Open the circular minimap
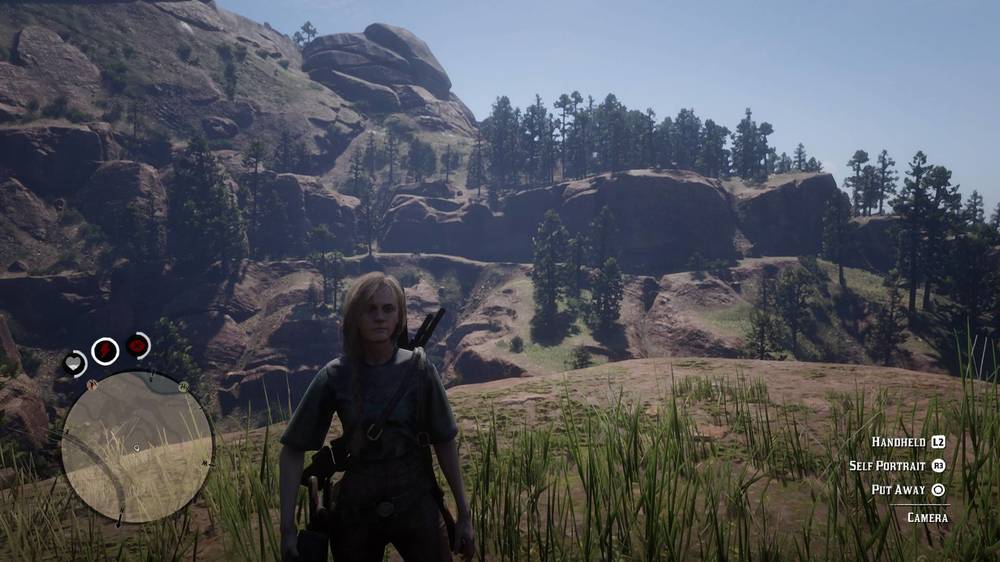Viewport: 1000px width, 562px height. [137, 446]
